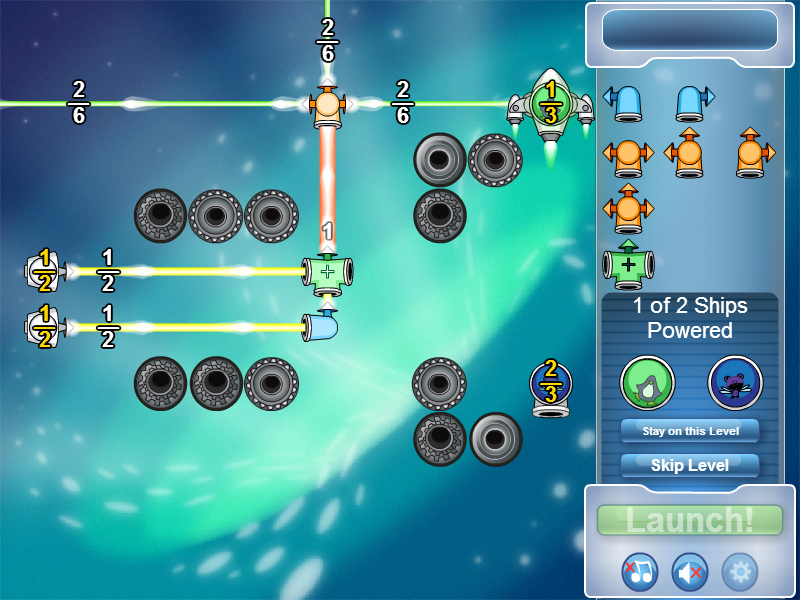The height and width of the screenshot is (600, 800).
Task: Click the Launch! button
Action: tap(690, 520)
